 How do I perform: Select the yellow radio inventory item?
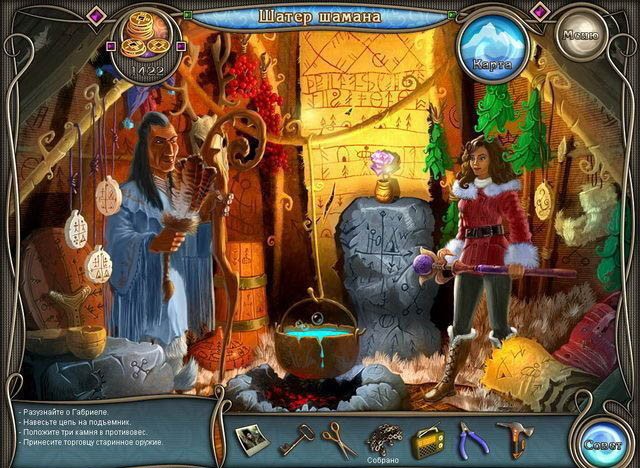click(x=428, y=438)
